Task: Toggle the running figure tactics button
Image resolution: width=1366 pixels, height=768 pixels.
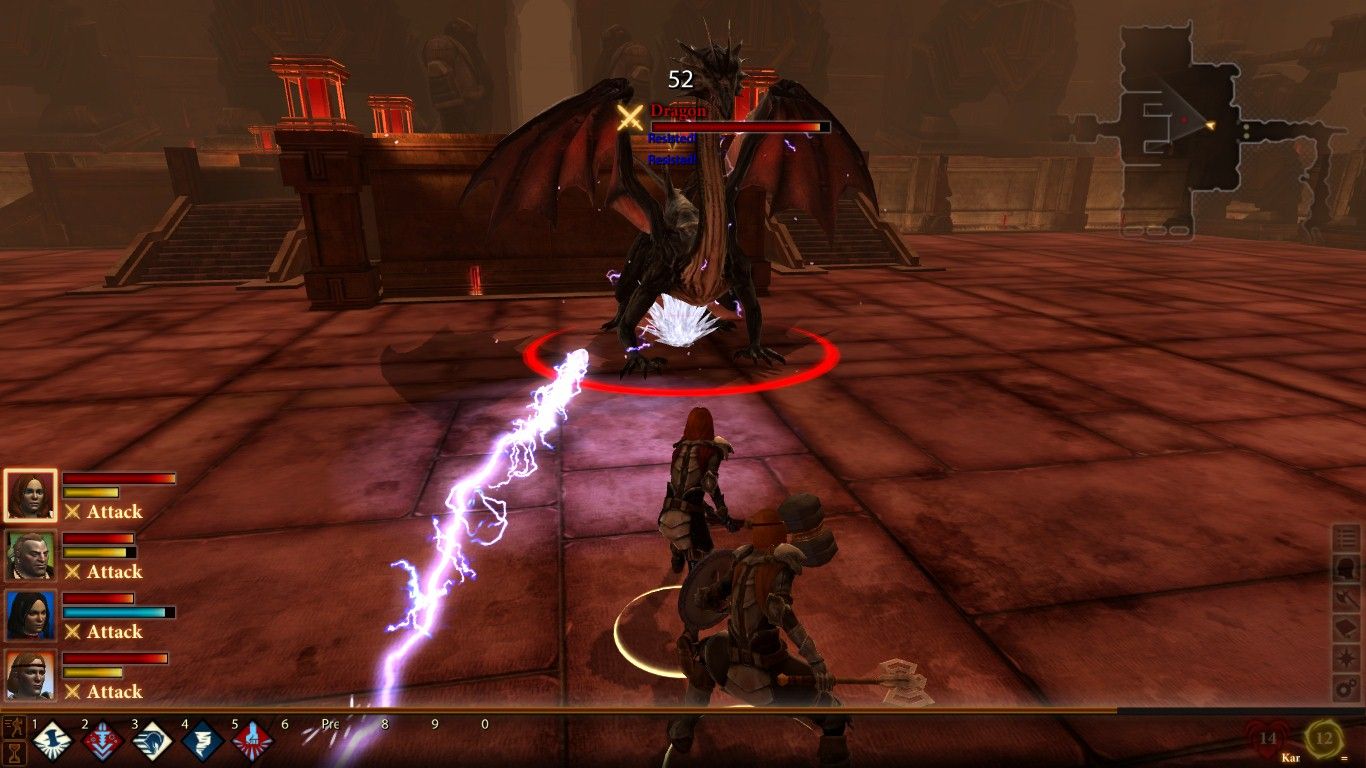Action: coord(14,725)
